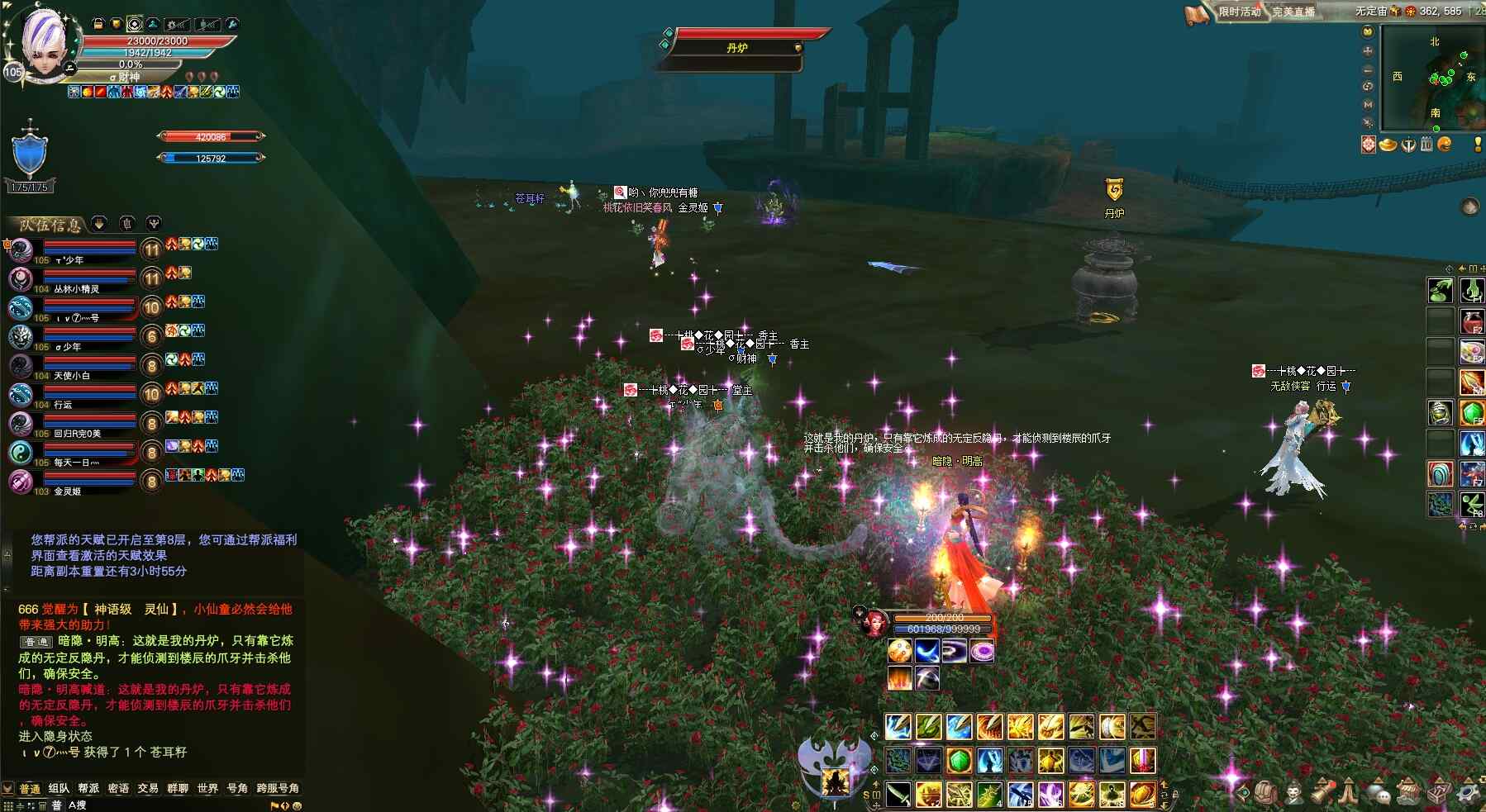
Task: Open the gear settings icon
Action: point(1468,793)
